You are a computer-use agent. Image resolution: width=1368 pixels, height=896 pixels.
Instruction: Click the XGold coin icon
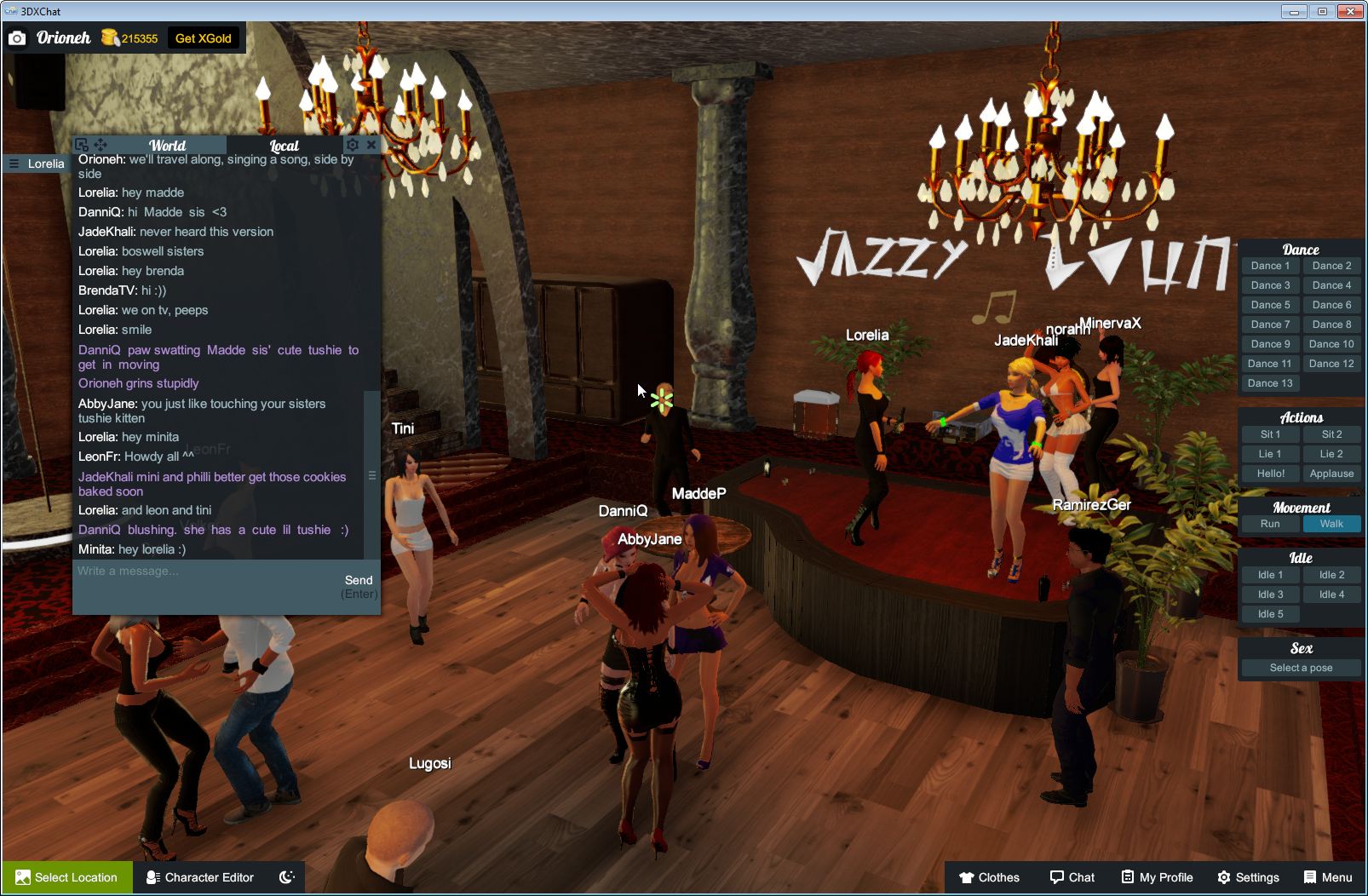[x=109, y=37]
